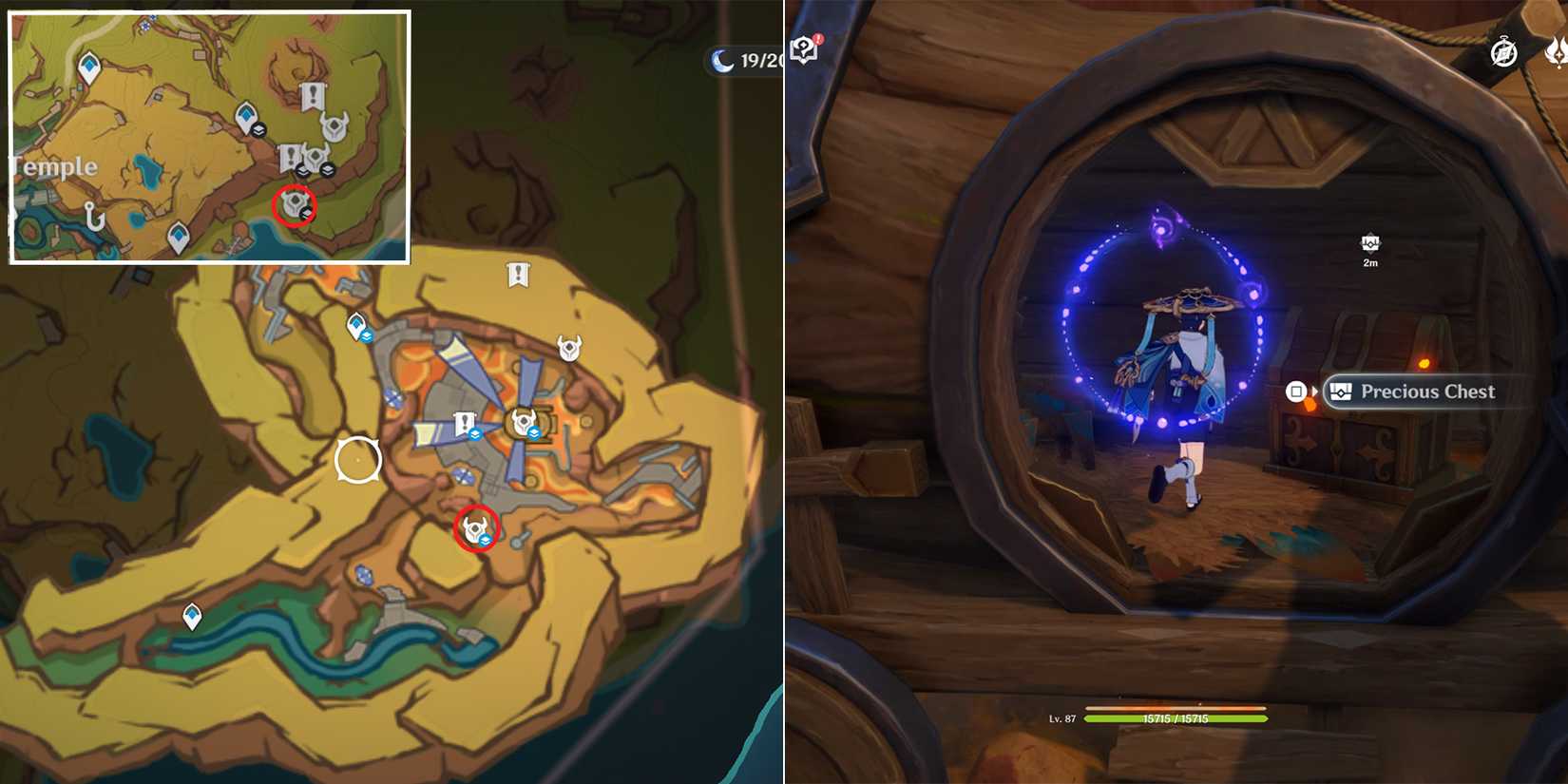Click the minimap inset in the top-left corner
This screenshot has width=1568, height=784.
pyautogui.click(x=207, y=135)
